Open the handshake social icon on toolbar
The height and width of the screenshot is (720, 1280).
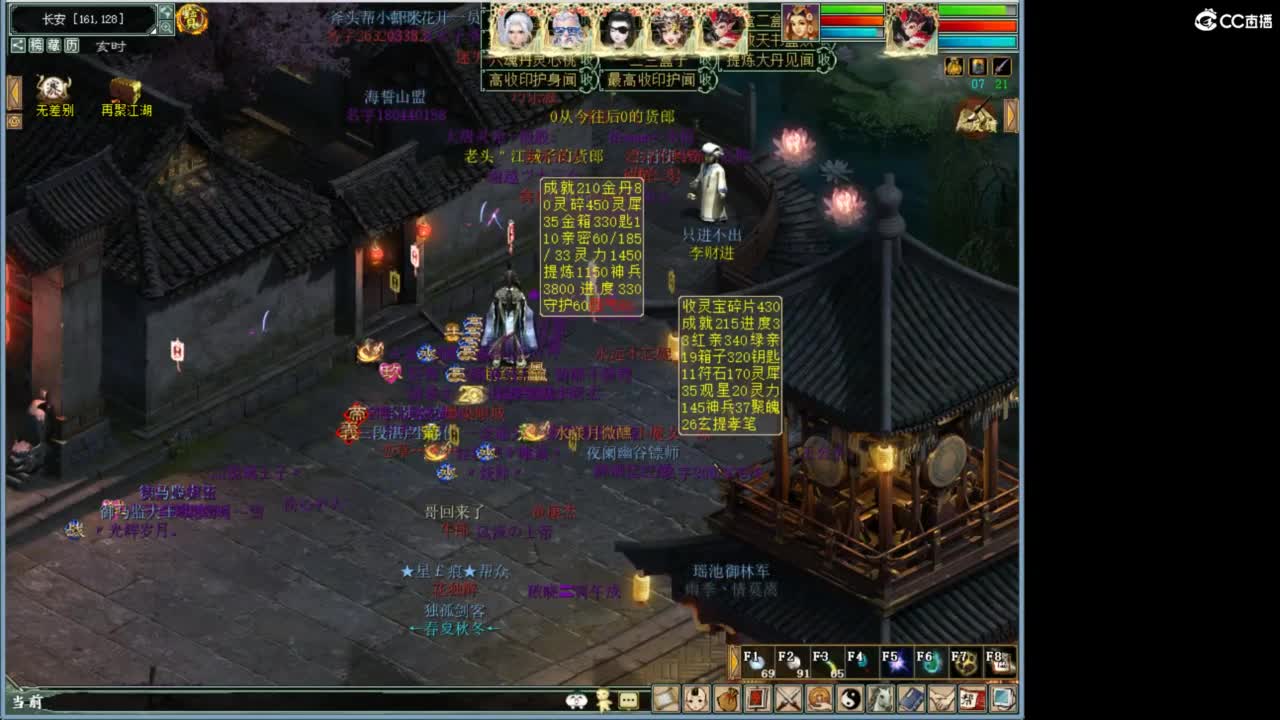(944, 701)
